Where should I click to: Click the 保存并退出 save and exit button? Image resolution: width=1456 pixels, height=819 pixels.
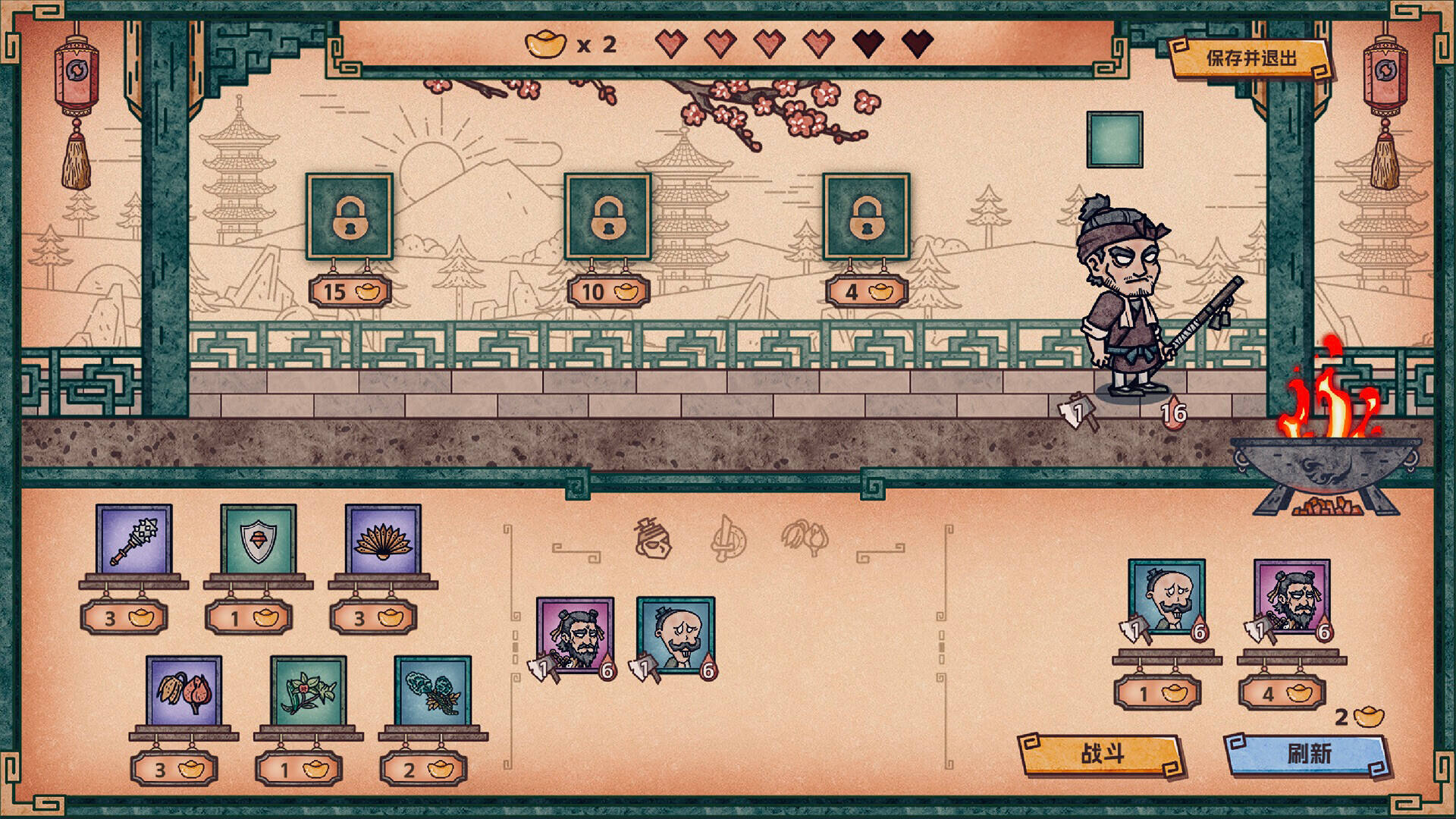pos(1250,58)
